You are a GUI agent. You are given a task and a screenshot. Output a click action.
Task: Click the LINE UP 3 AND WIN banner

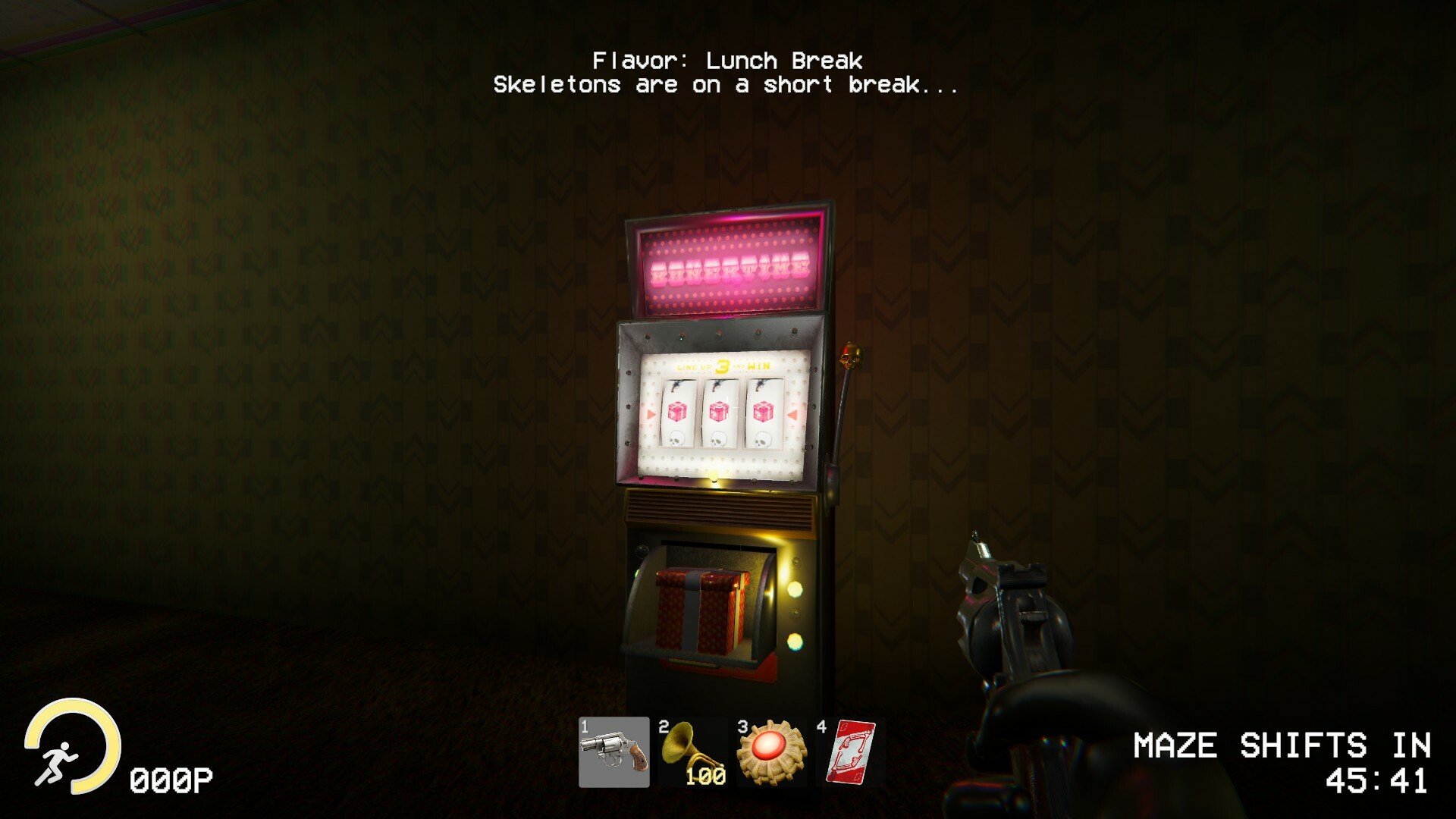(720, 366)
